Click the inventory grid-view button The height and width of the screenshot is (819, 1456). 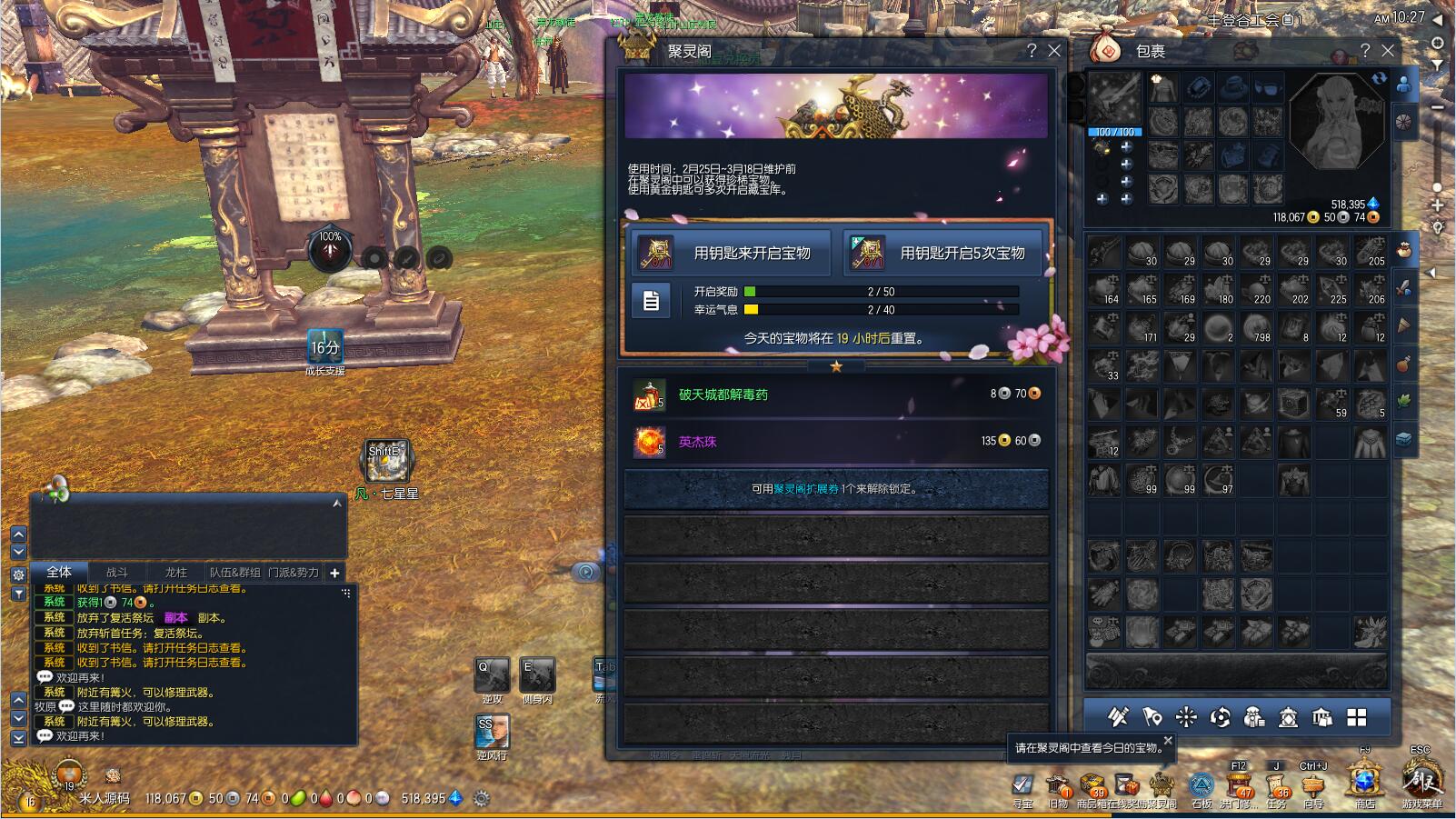pos(1357,718)
